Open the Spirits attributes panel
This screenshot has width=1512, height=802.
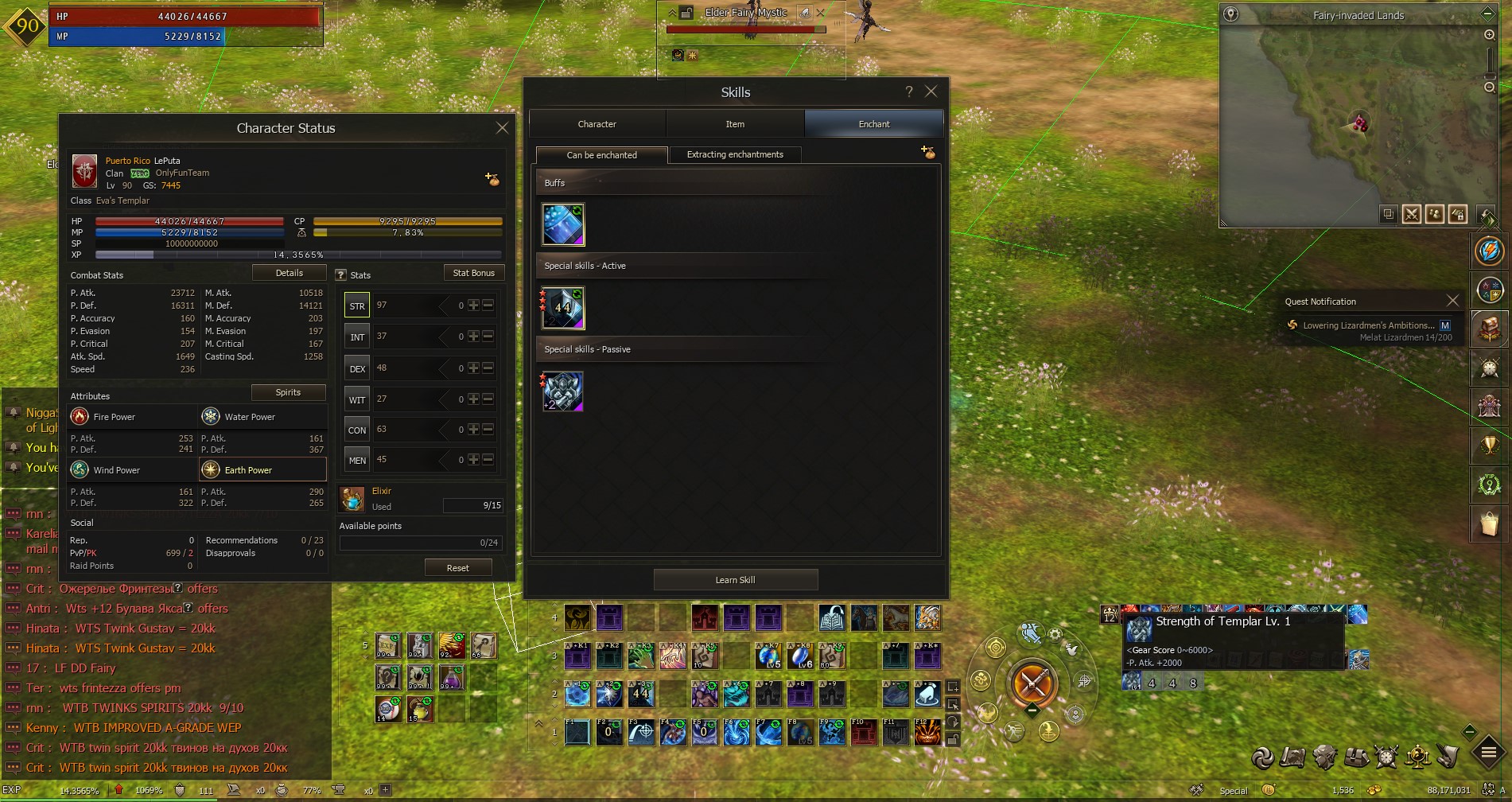(288, 392)
